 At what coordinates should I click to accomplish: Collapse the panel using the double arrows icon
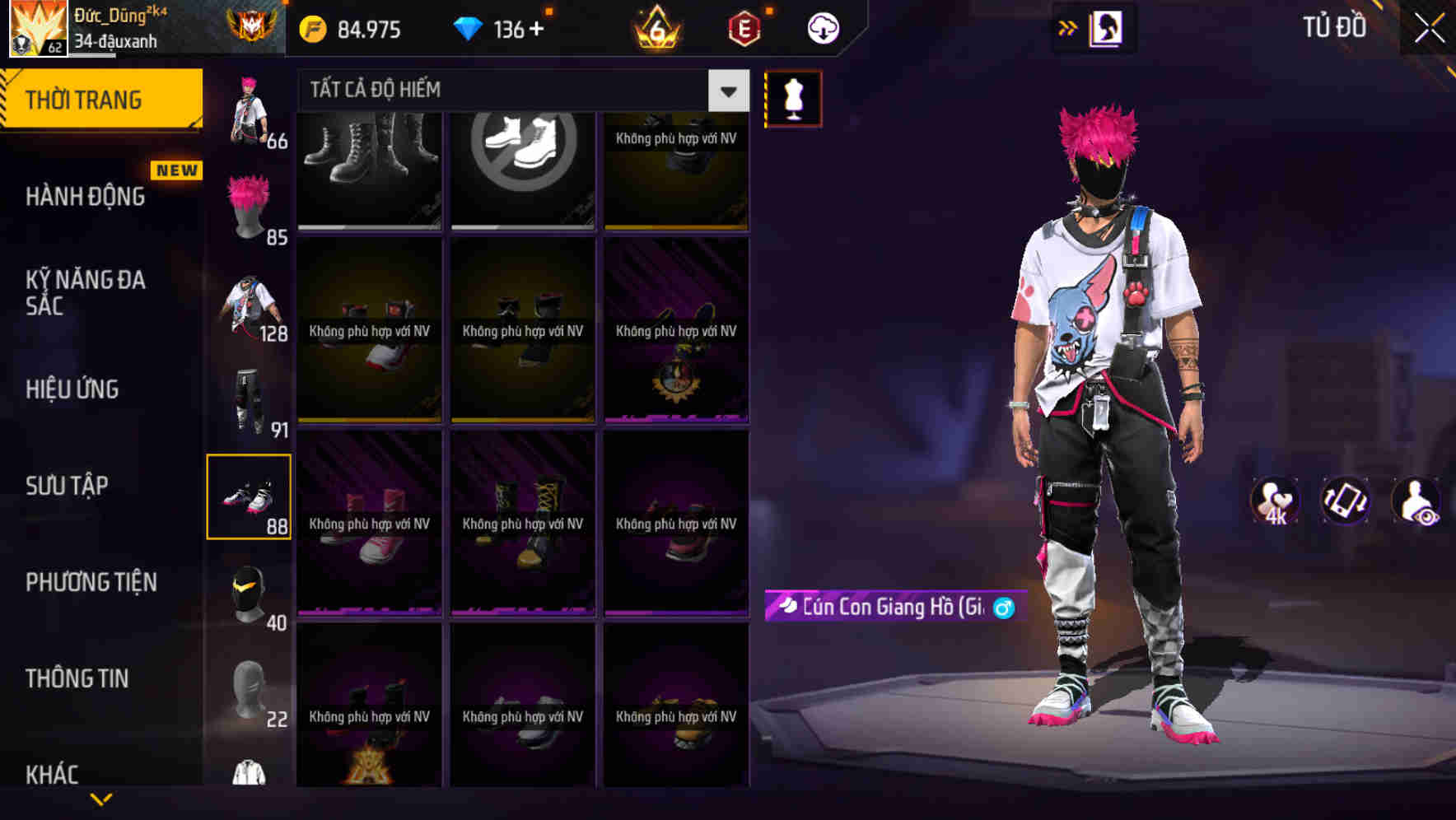tap(1066, 27)
